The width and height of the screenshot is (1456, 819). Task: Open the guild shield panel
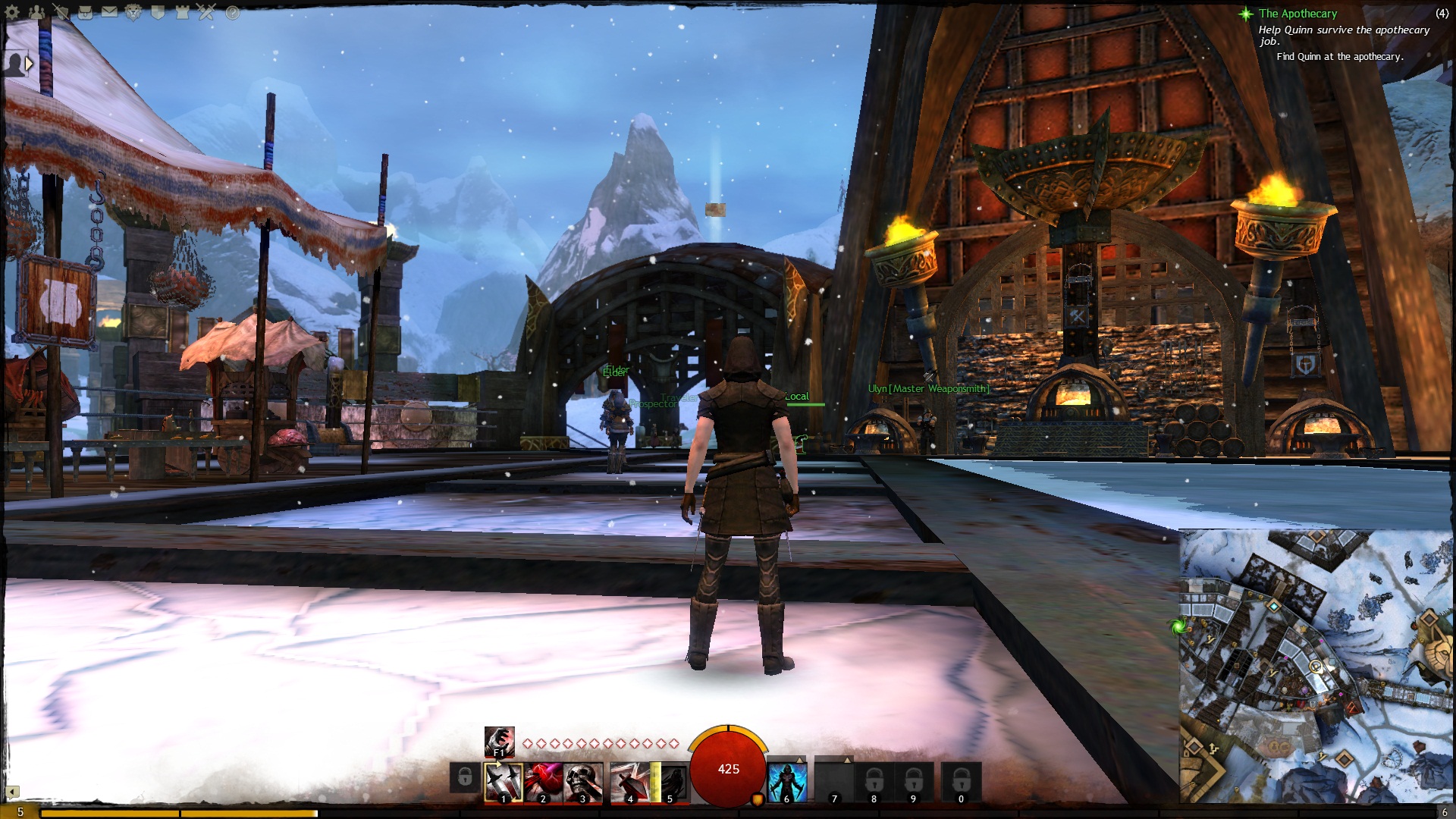[158, 12]
